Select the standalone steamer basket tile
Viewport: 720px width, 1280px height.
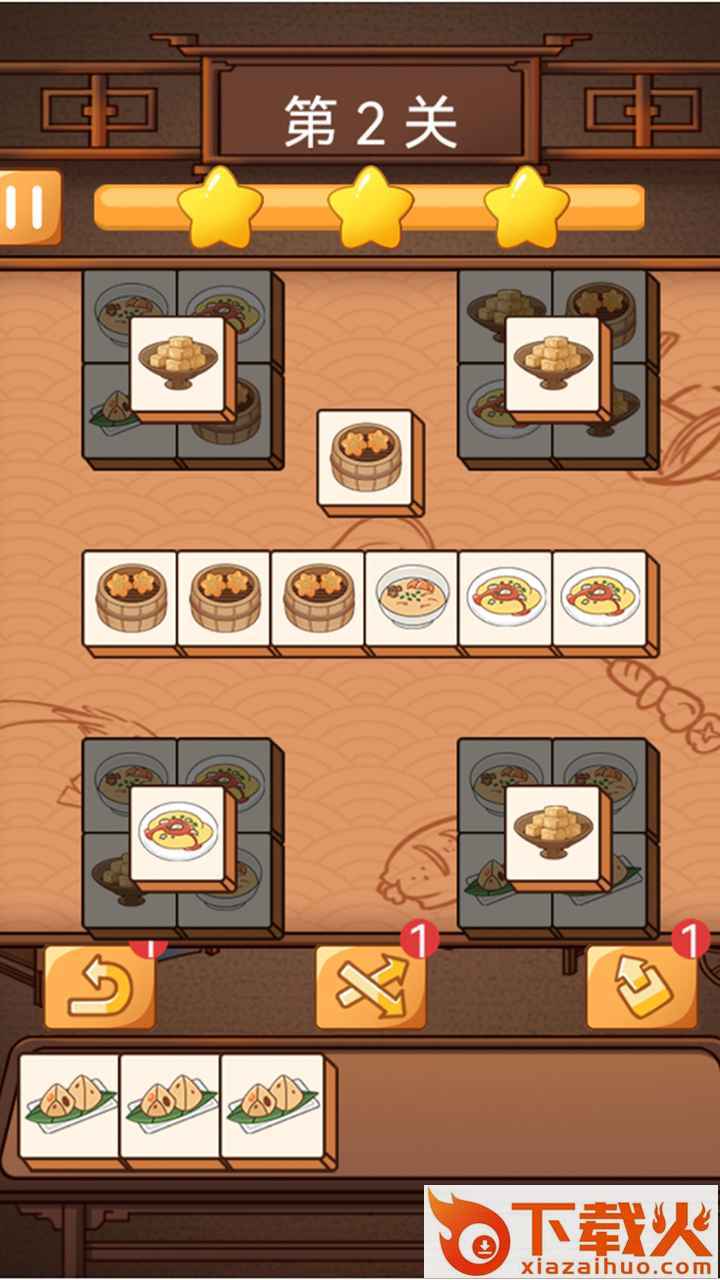coord(366,456)
